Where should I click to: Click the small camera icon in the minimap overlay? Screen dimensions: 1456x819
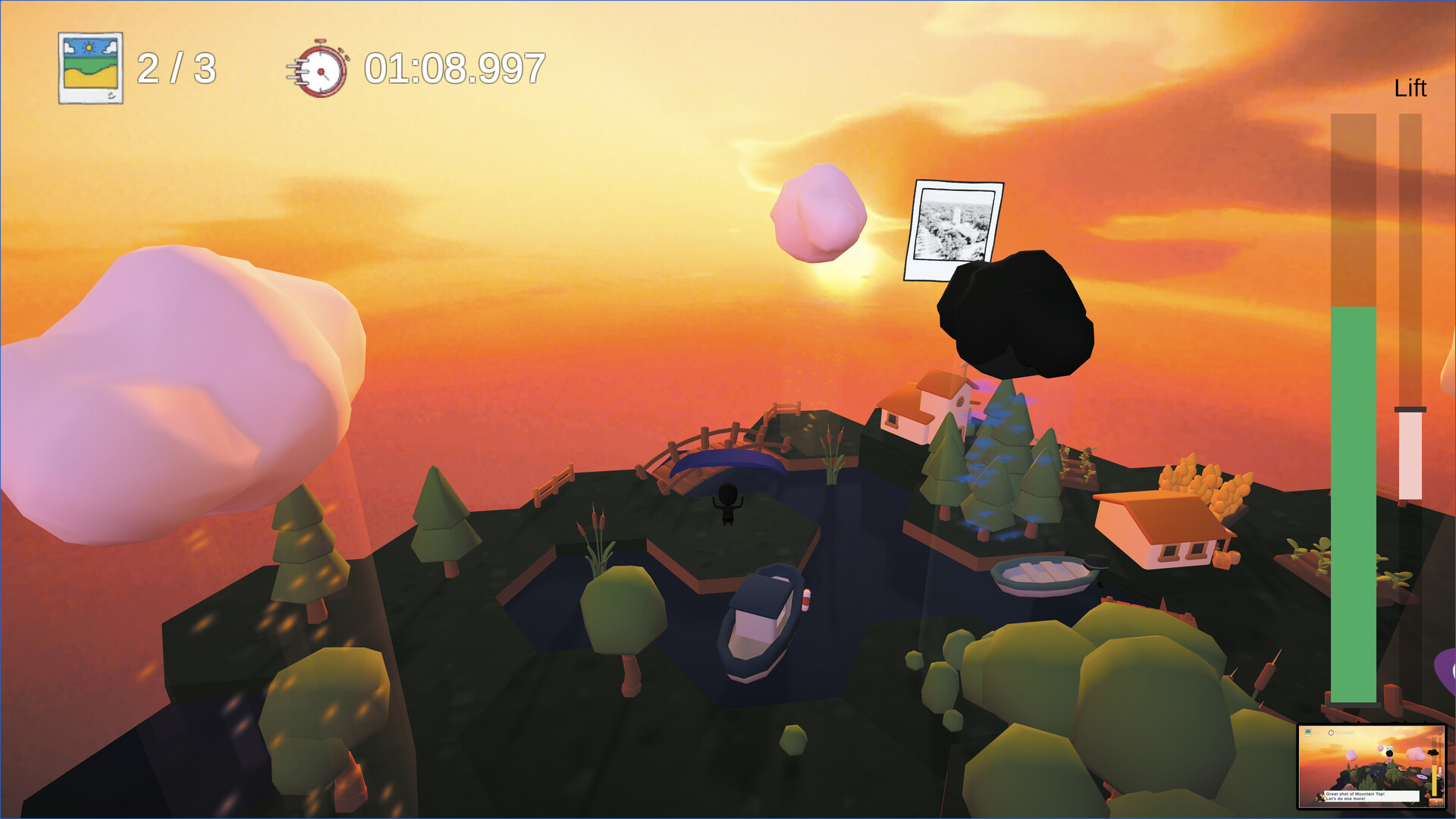click(1308, 733)
